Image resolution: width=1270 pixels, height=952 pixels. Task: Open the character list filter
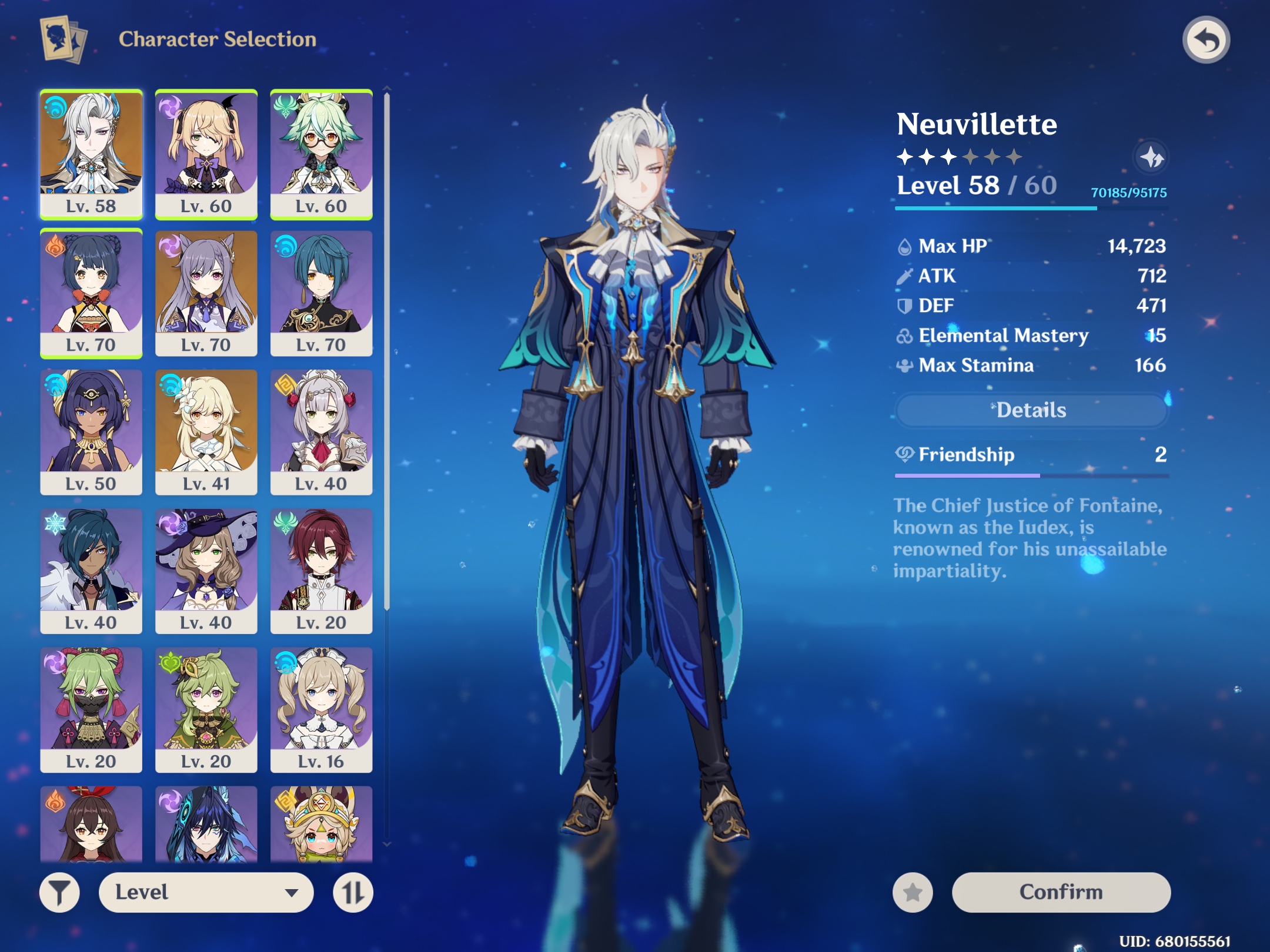coord(61,892)
